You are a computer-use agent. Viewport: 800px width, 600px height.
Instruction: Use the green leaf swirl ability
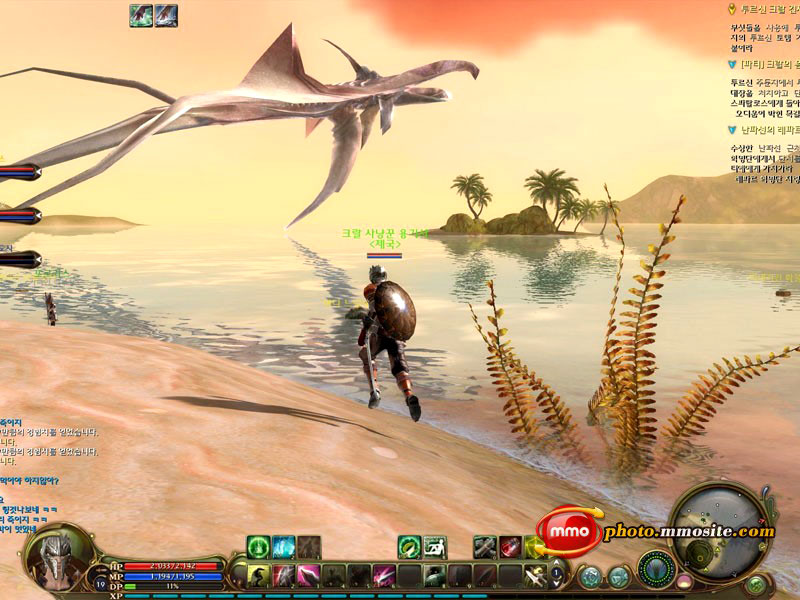point(409,547)
